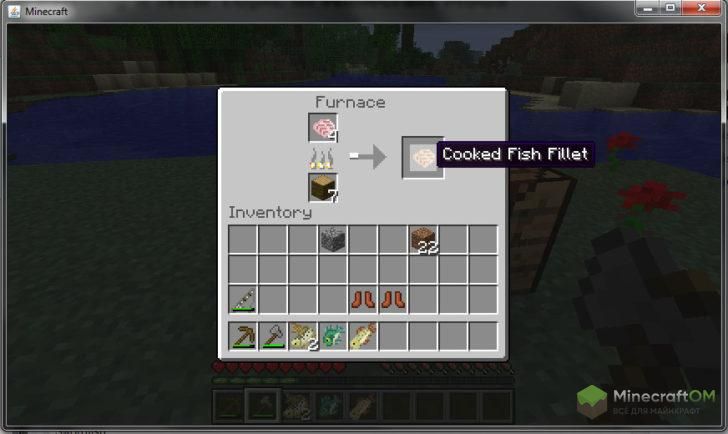Choose the axe in the hotbar row
728x434 pixels.
point(273,336)
